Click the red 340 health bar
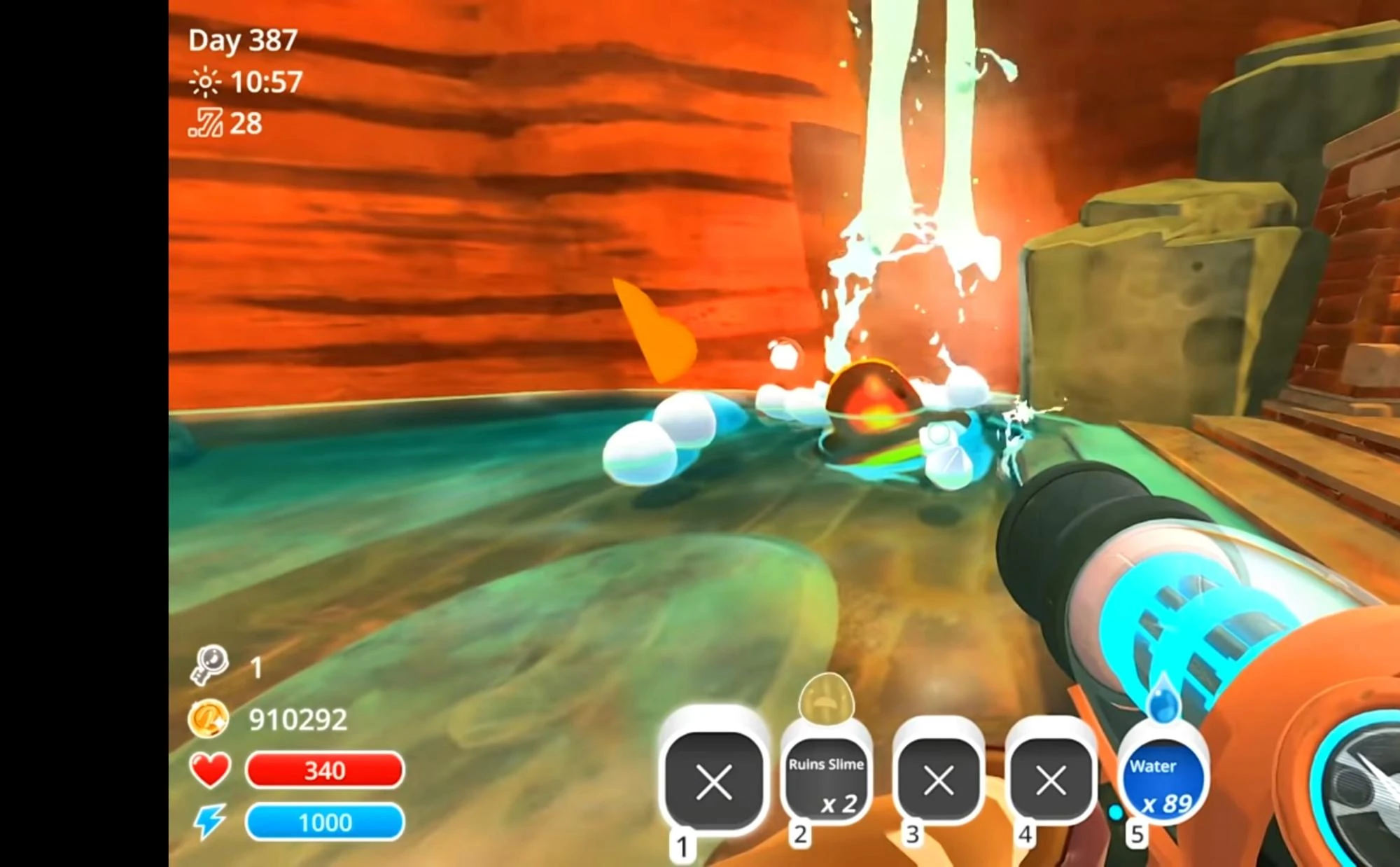 tap(324, 770)
